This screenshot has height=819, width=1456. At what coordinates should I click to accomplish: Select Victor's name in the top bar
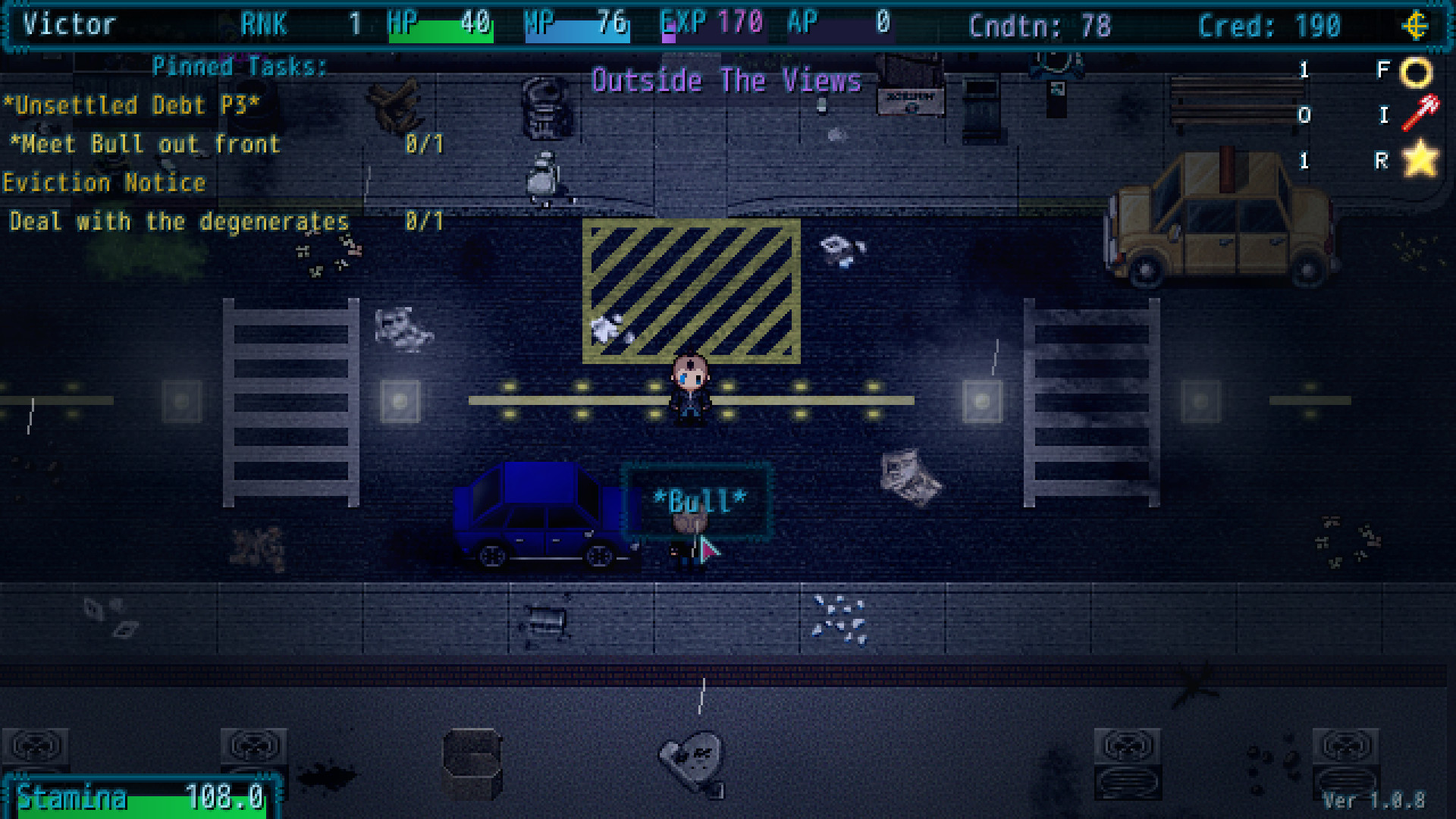[x=68, y=24]
